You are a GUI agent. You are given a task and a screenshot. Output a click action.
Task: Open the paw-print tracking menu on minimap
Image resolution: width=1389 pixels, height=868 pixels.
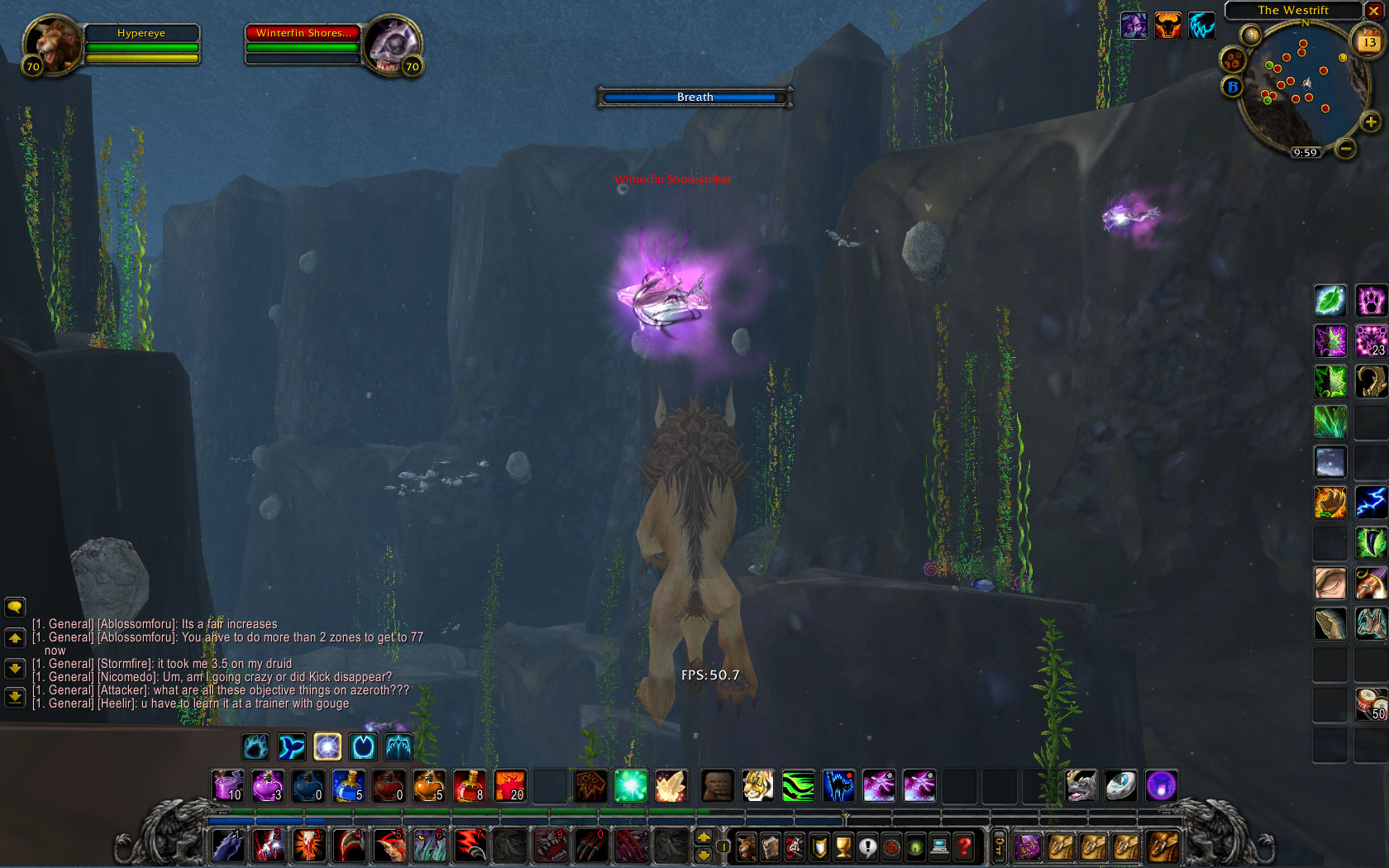(x=1233, y=60)
